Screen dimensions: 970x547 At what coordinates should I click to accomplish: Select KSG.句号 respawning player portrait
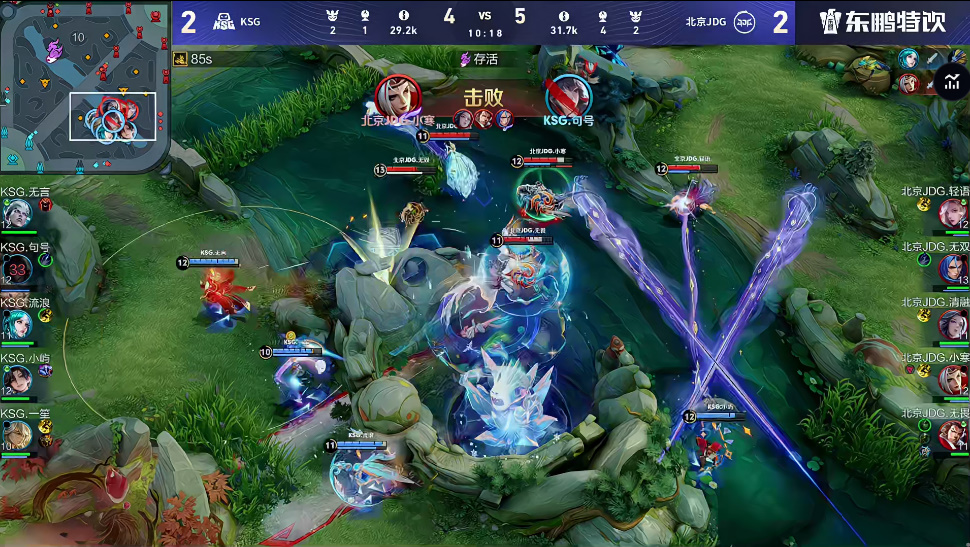[17, 270]
